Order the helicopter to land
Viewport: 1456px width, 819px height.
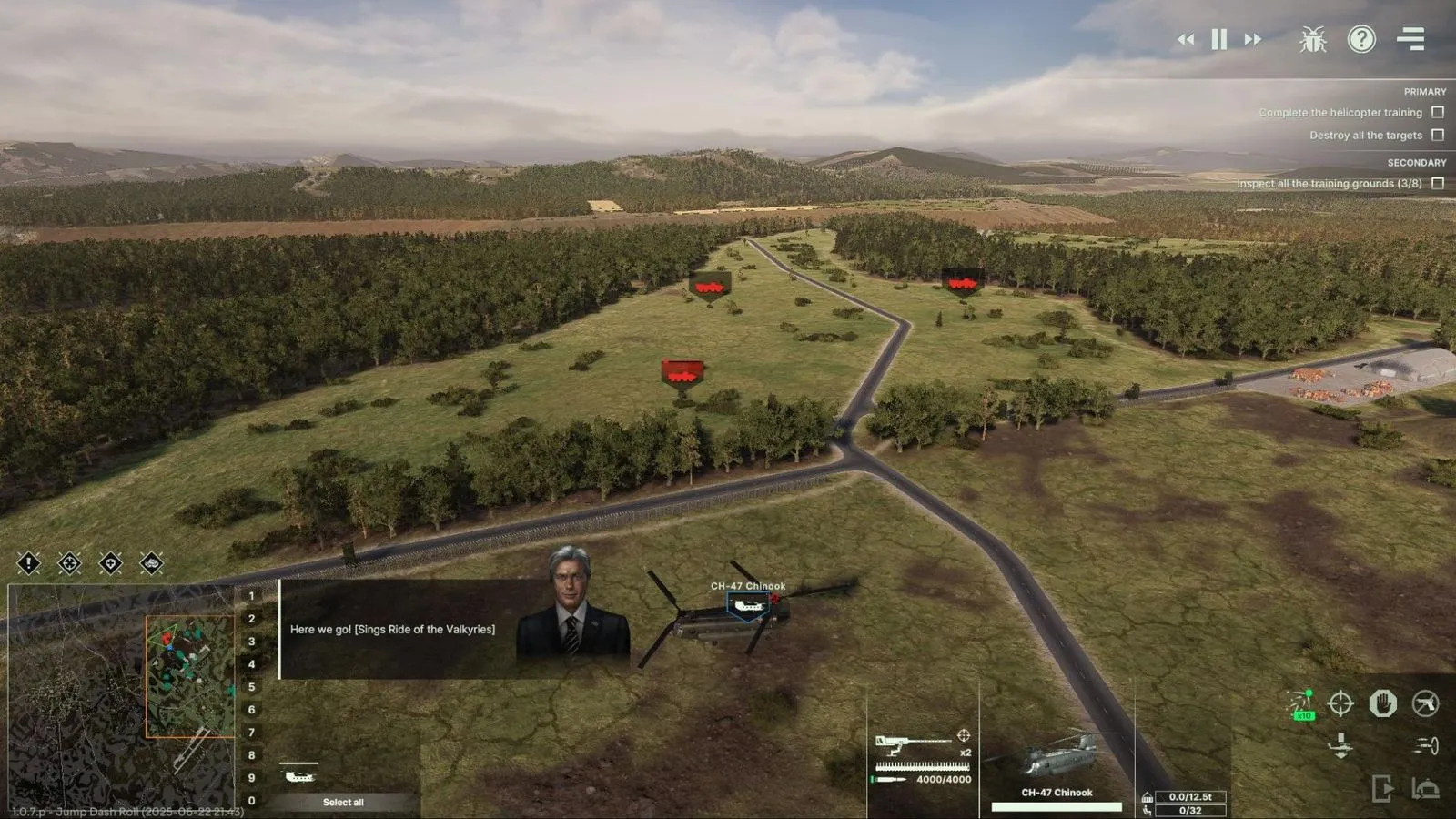point(1340,745)
